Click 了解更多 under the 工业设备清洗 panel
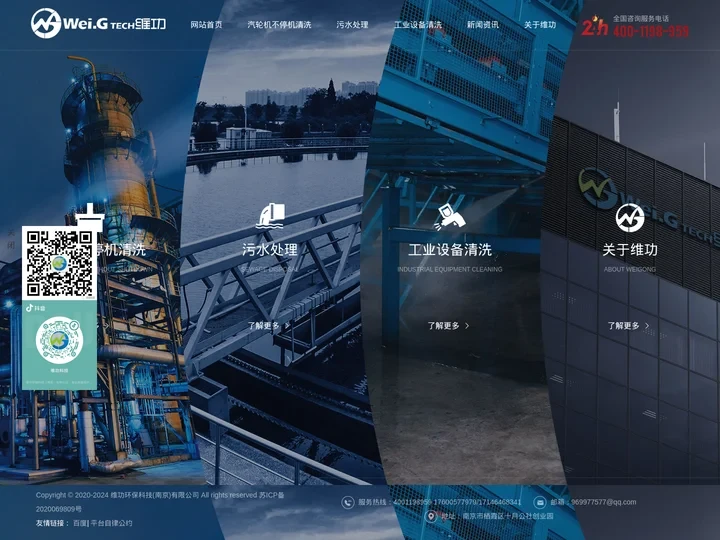This screenshot has width=720, height=540. [x=449, y=326]
